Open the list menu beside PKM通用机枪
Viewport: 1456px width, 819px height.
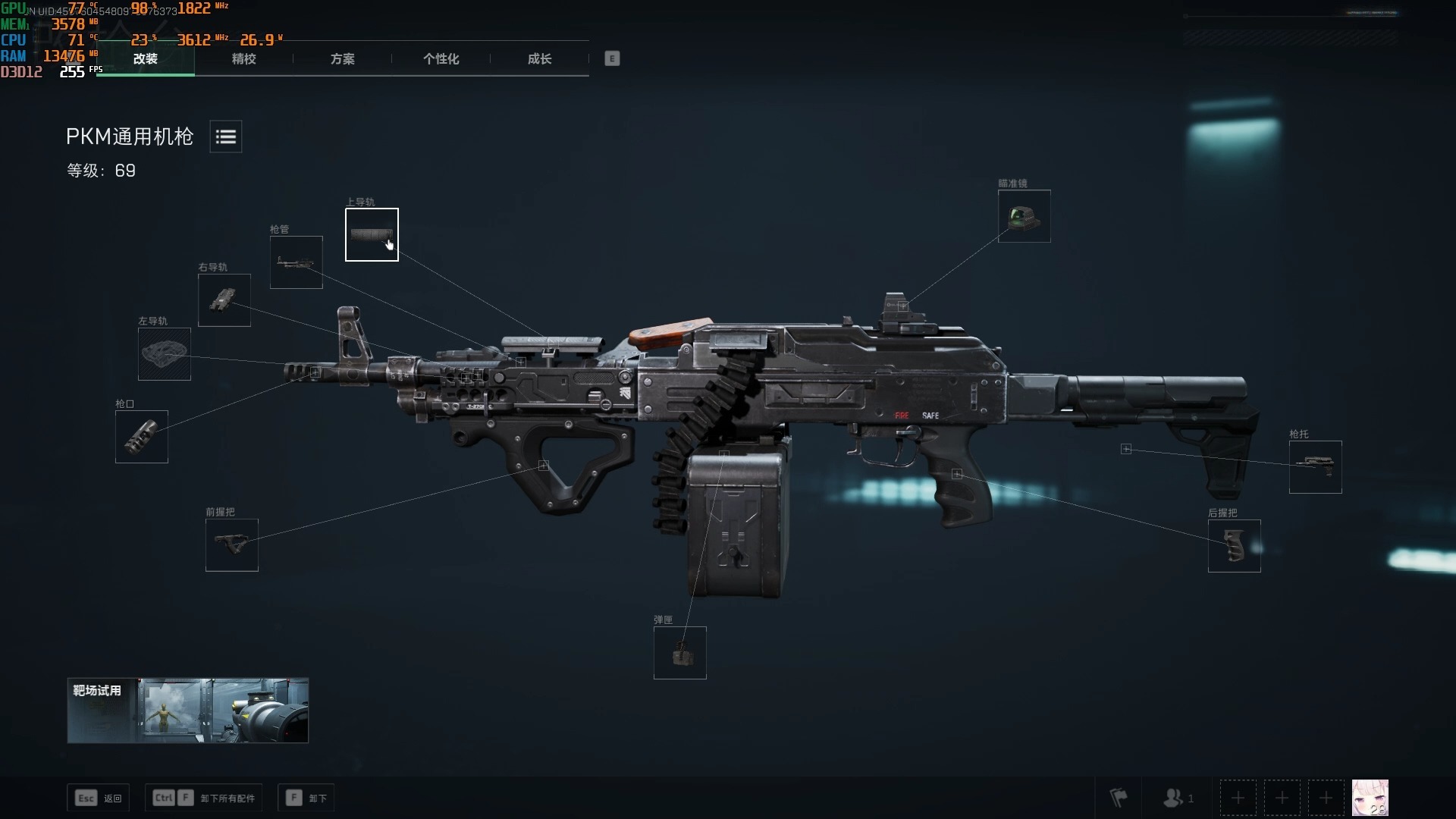pyautogui.click(x=225, y=136)
